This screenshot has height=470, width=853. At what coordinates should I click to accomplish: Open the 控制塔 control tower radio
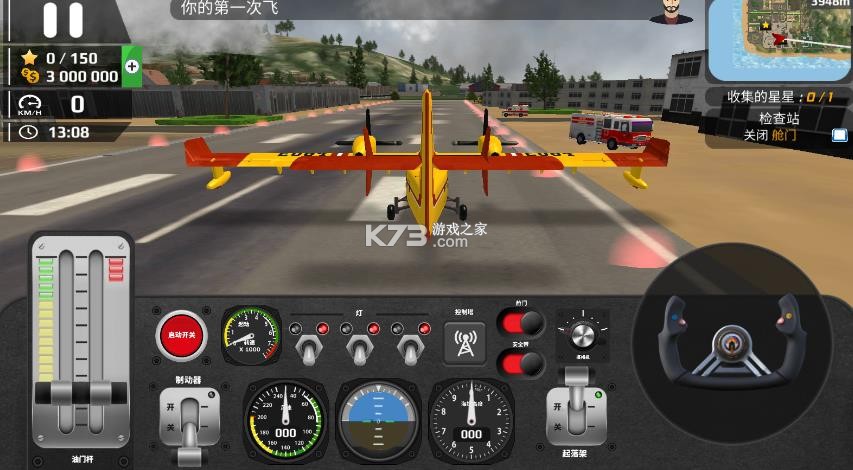(x=464, y=343)
